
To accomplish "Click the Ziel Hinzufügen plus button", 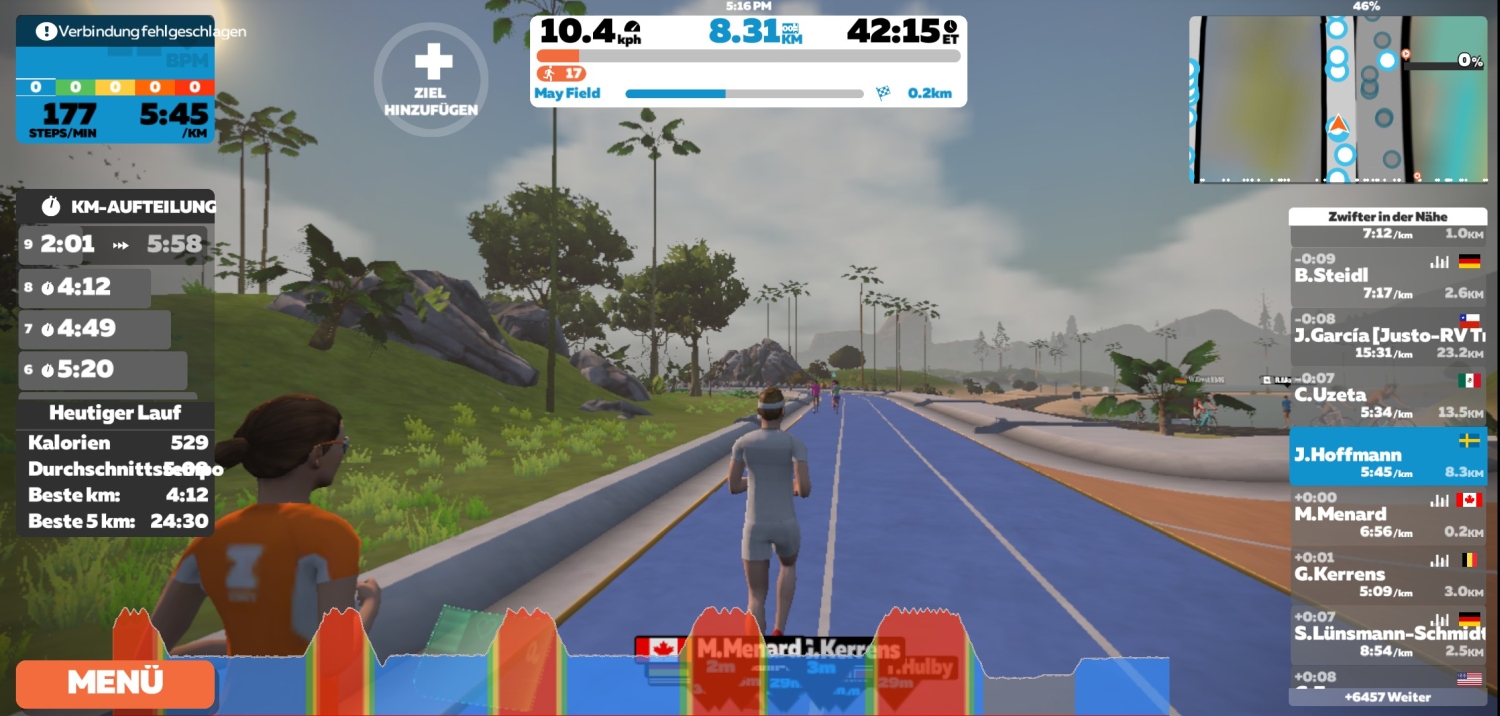I will point(432,78).
